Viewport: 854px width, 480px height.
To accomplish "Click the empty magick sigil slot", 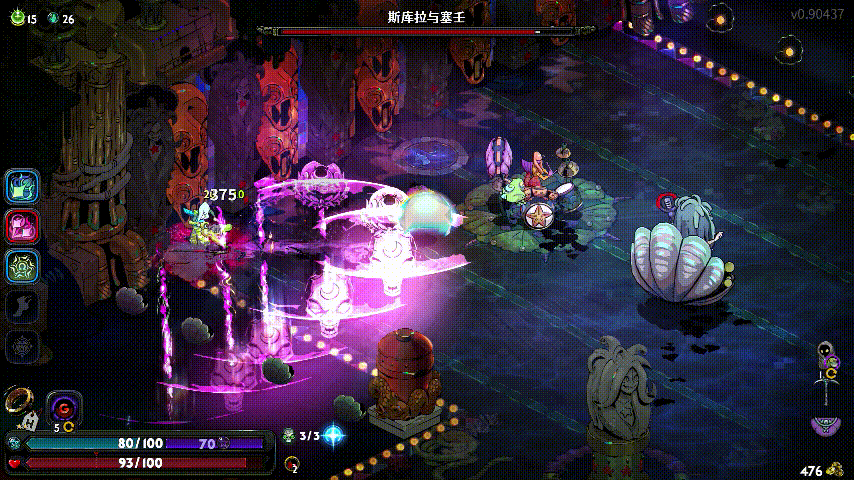I will [22, 347].
